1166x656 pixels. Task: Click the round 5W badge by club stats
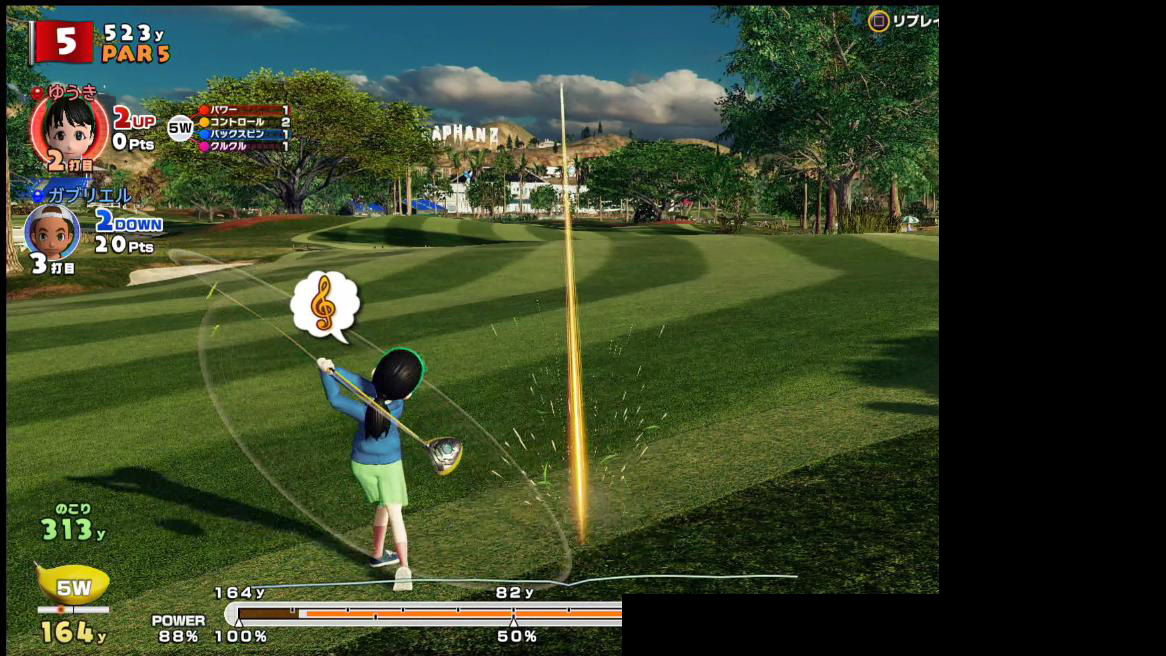pyautogui.click(x=180, y=128)
